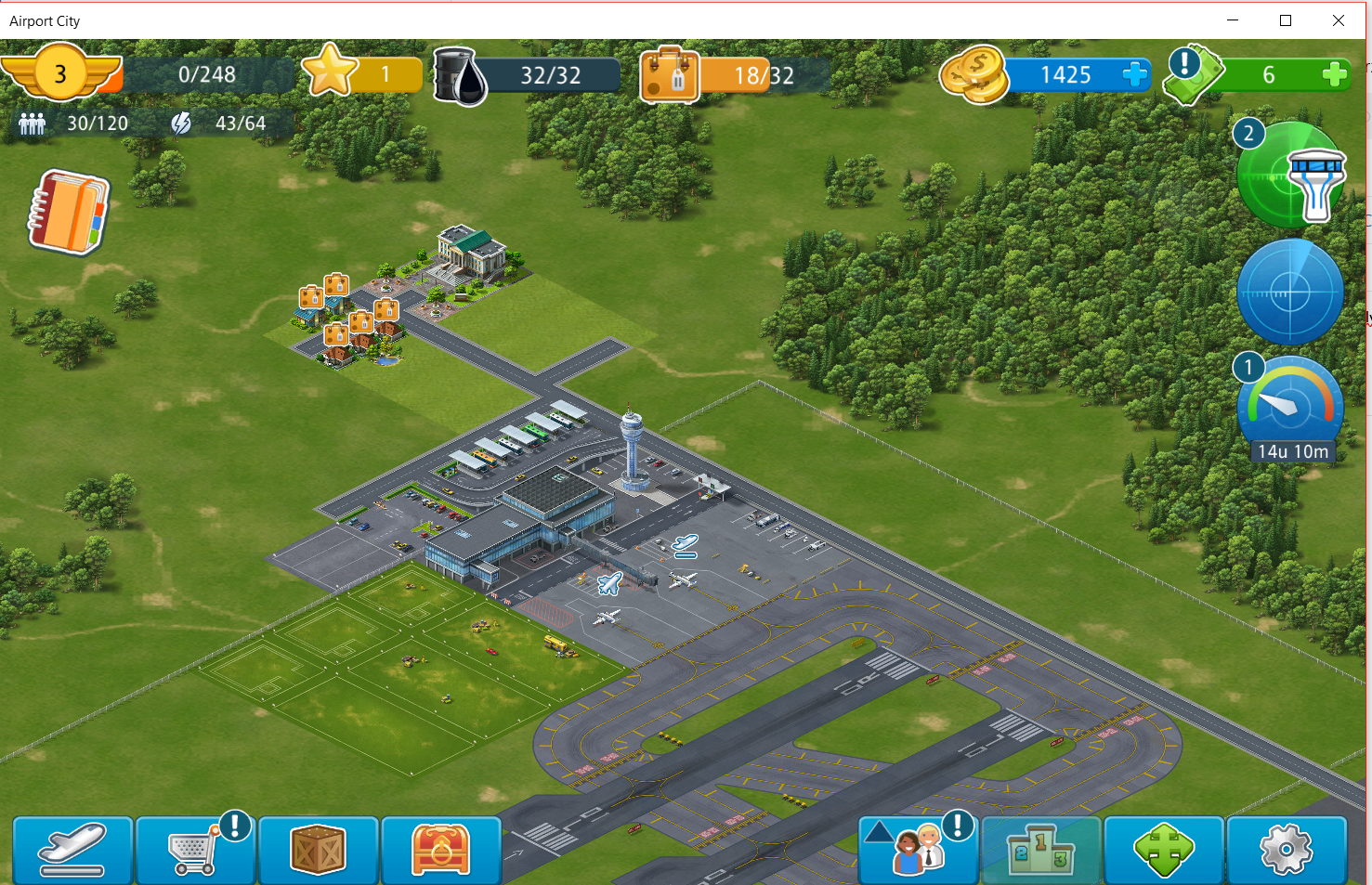1372x885 pixels.
Task: Click the fuel barrel icon
Action: (460, 76)
